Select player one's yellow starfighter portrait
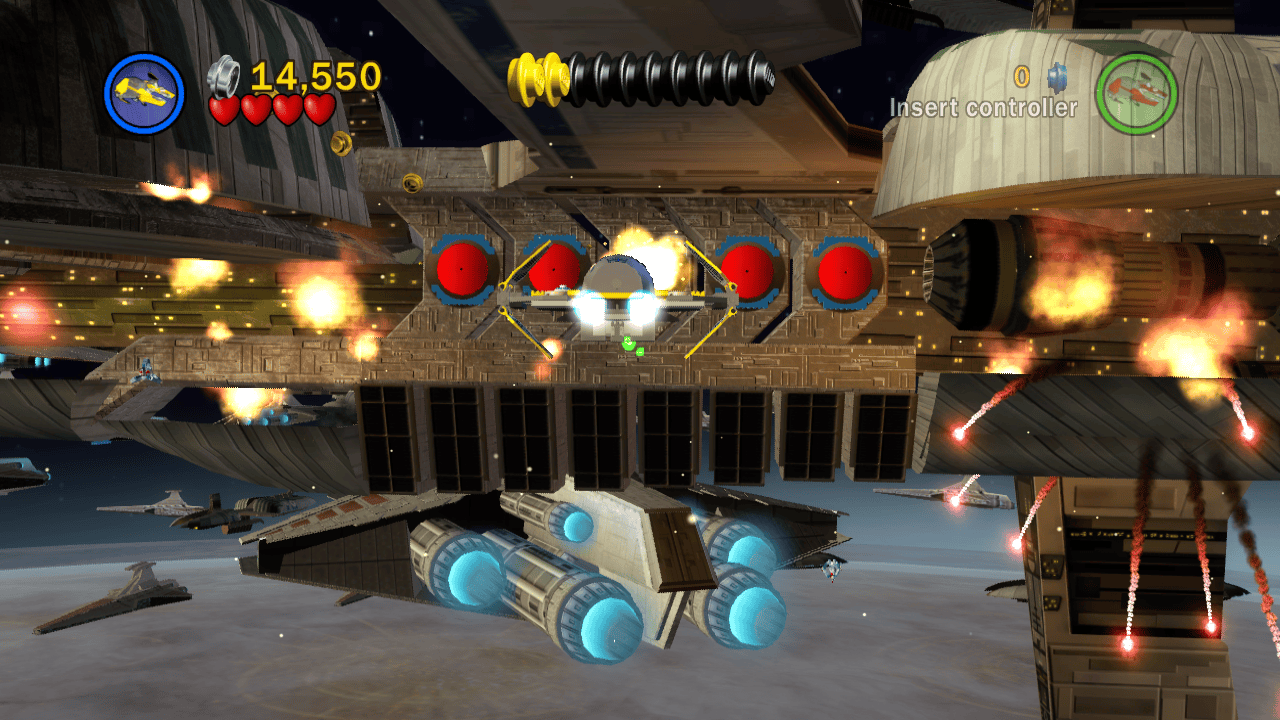This screenshot has width=1280, height=720. click(x=144, y=93)
